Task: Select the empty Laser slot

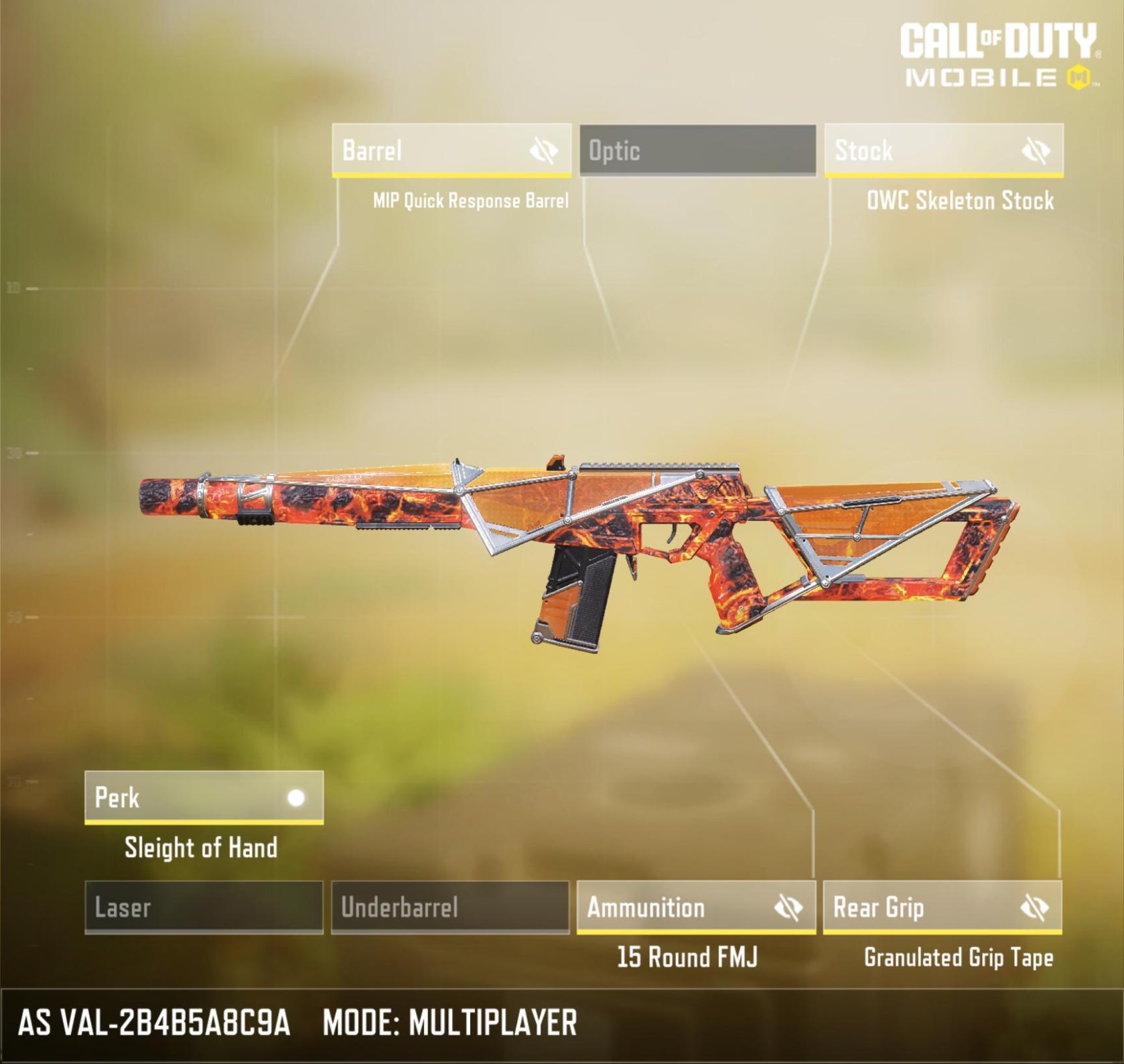Action: point(204,907)
